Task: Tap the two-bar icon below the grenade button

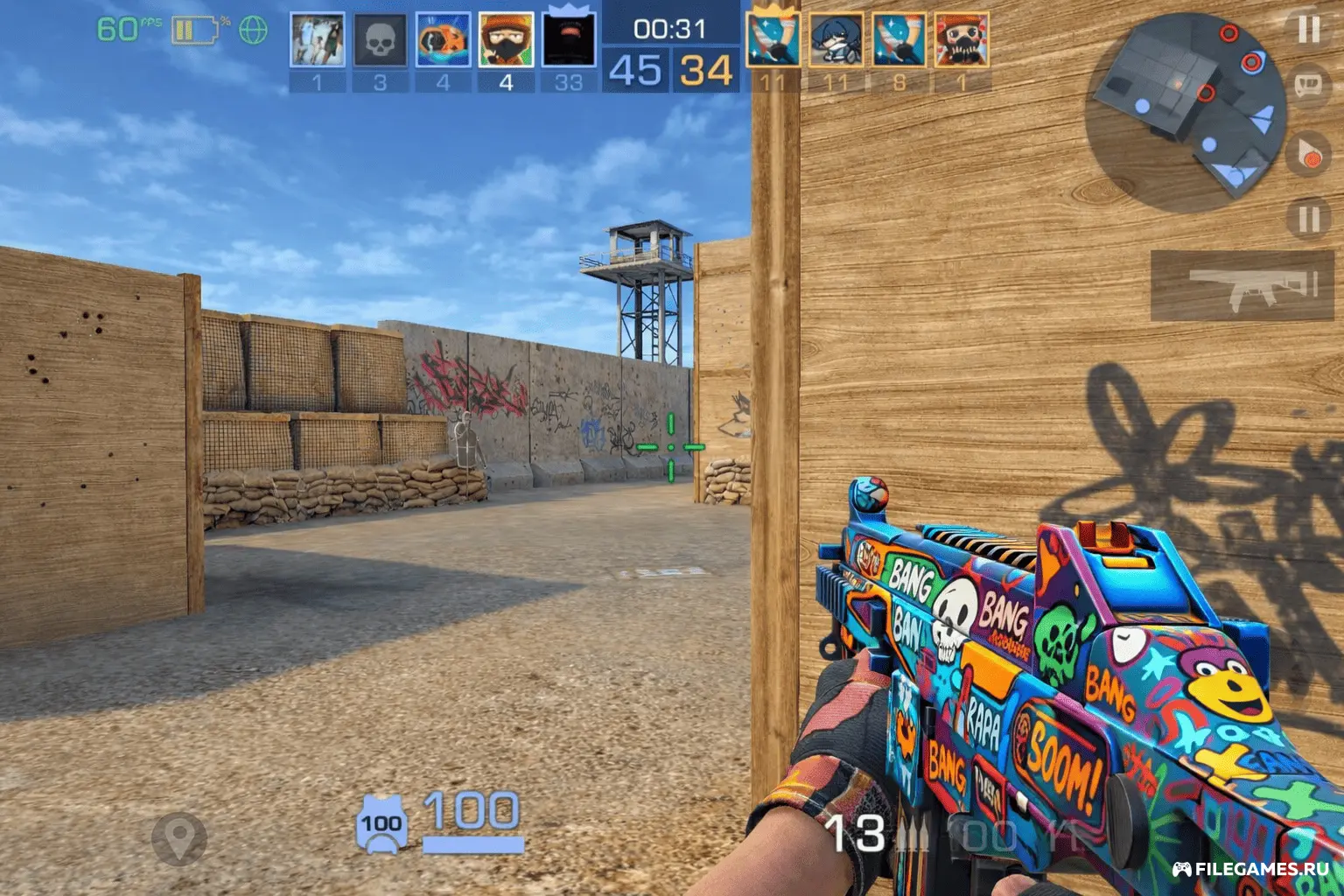Action: pyautogui.click(x=1308, y=219)
